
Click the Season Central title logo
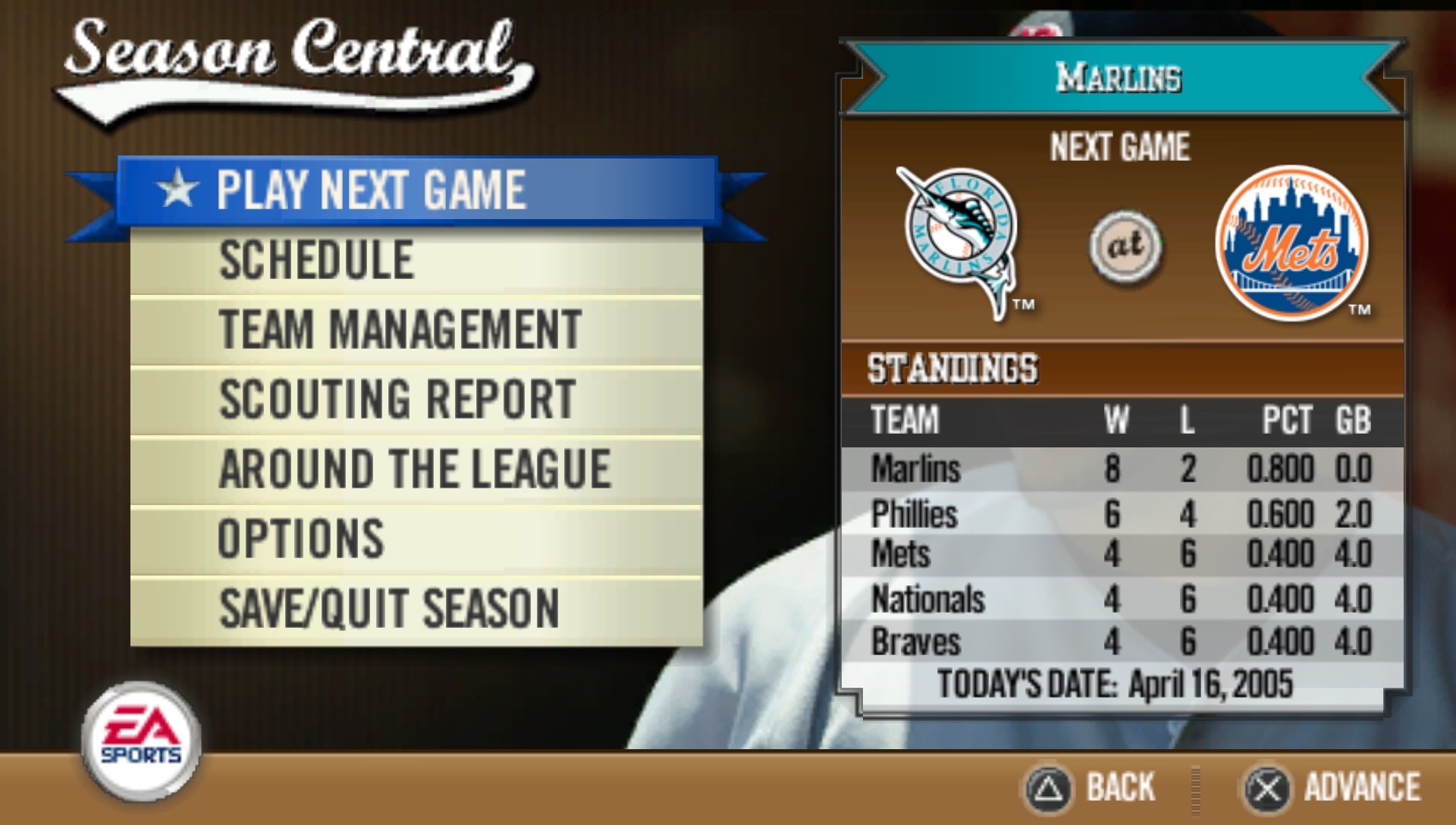pyautogui.click(x=292, y=53)
